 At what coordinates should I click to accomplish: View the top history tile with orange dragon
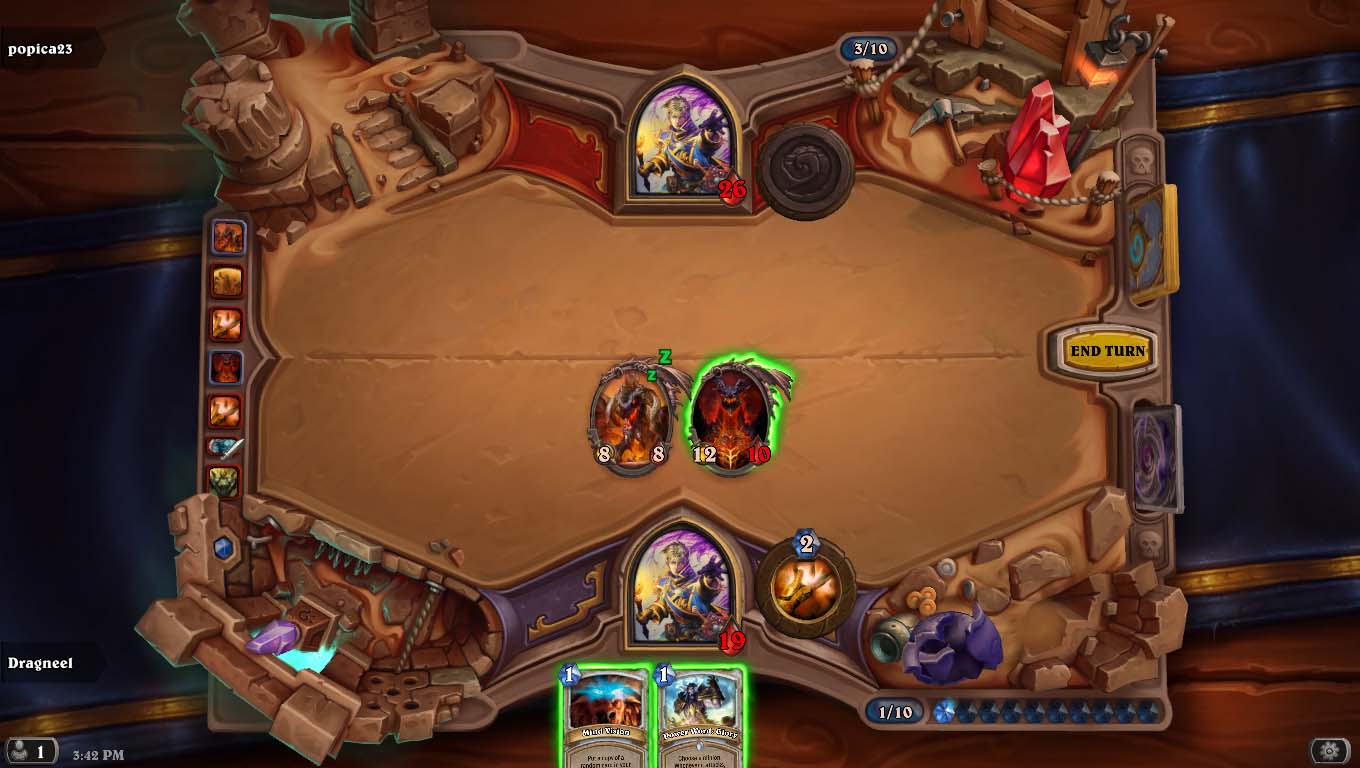point(227,237)
